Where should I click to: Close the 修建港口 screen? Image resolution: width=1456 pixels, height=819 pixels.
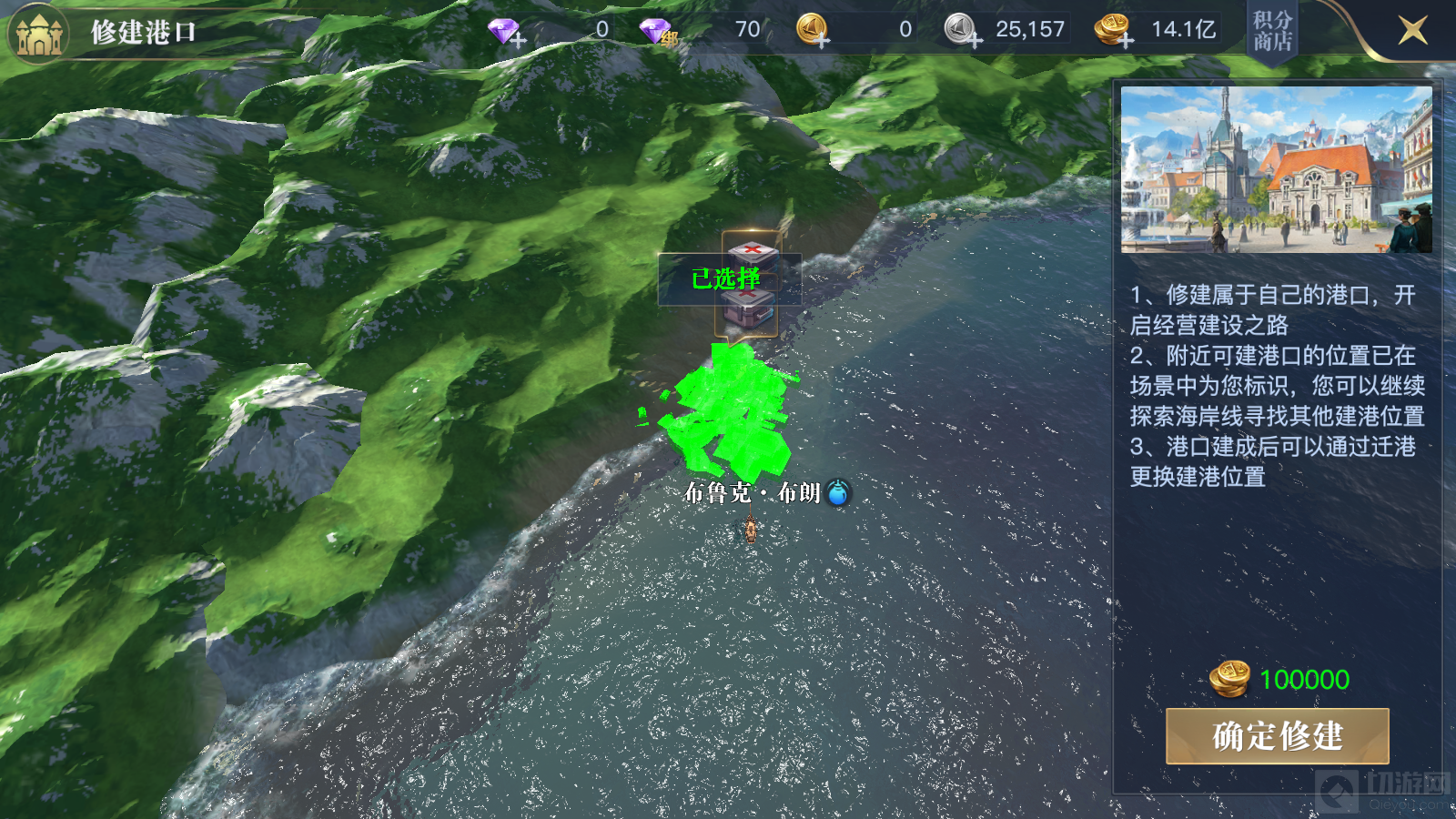click(x=1412, y=31)
